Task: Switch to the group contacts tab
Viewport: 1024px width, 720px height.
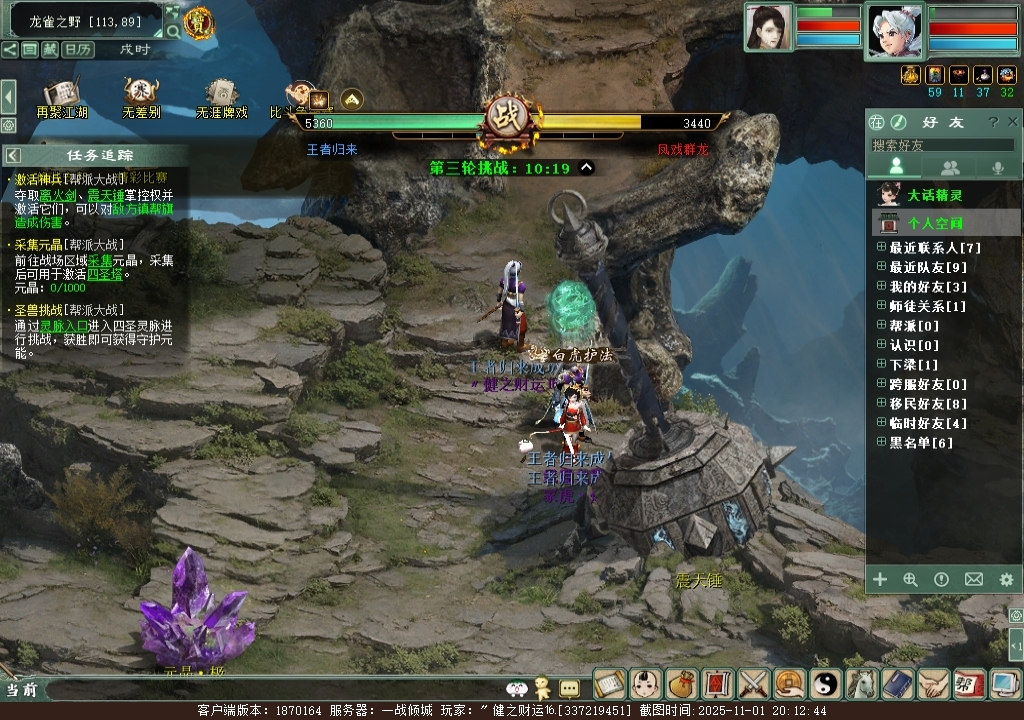Action: coord(950,168)
